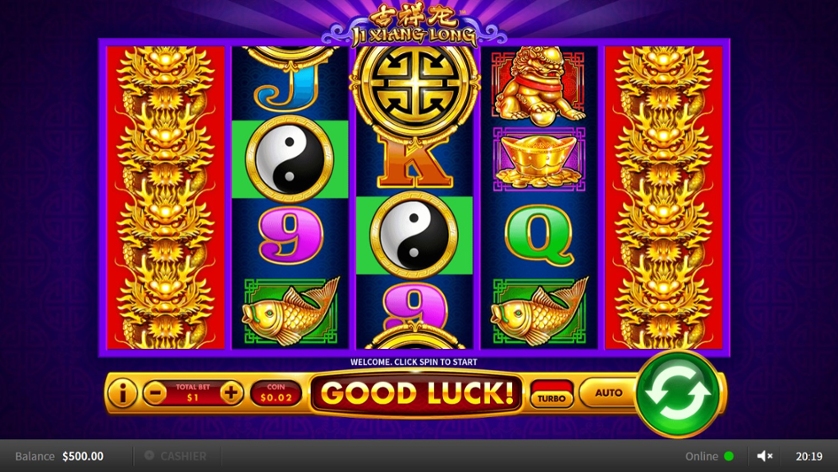Image resolution: width=838 pixels, height=472 pixels.
Task: Increase total bet with plus button
Action: [x=231, y=393]
